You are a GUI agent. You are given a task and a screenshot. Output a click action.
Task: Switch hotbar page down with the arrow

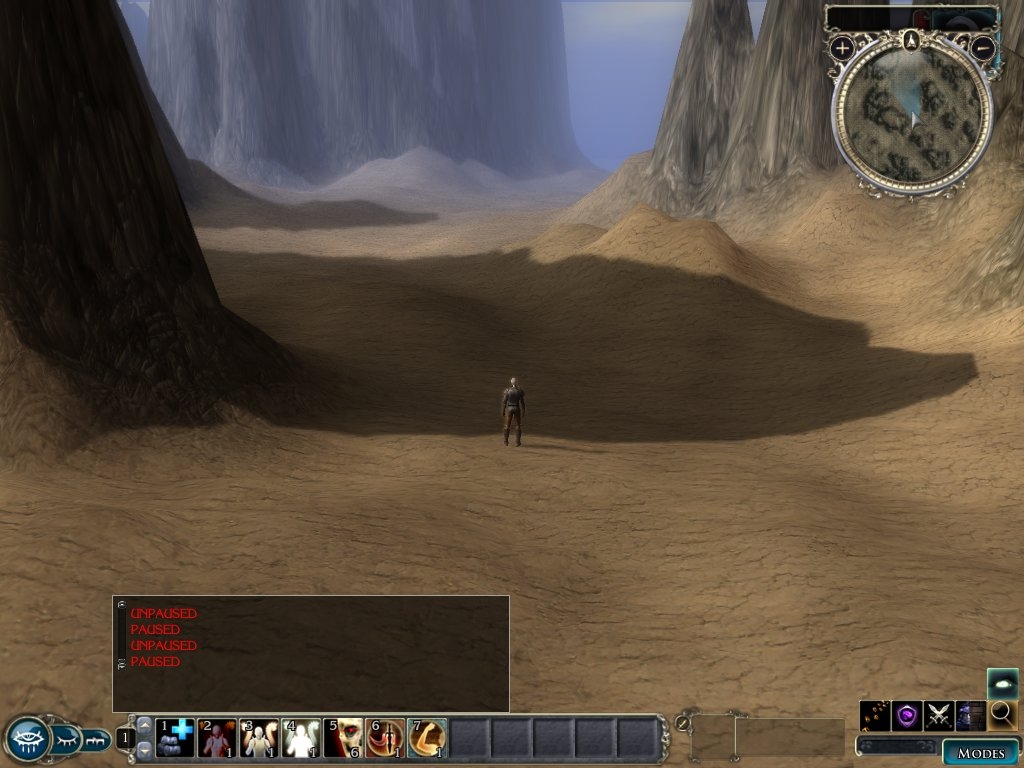coord(145,749)
